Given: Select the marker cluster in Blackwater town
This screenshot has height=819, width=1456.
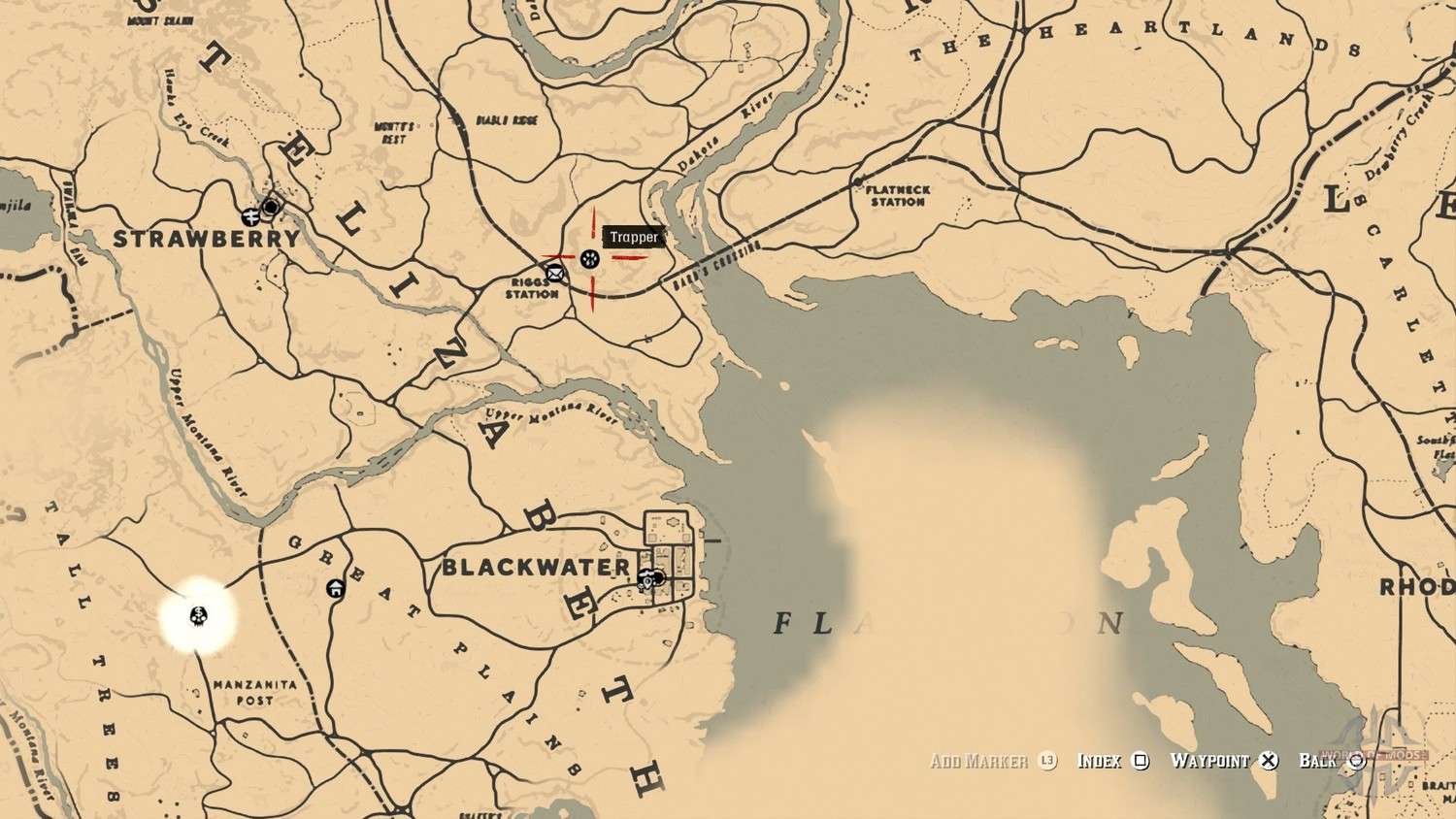Looking at the screenshot, I should pos(652,578).
